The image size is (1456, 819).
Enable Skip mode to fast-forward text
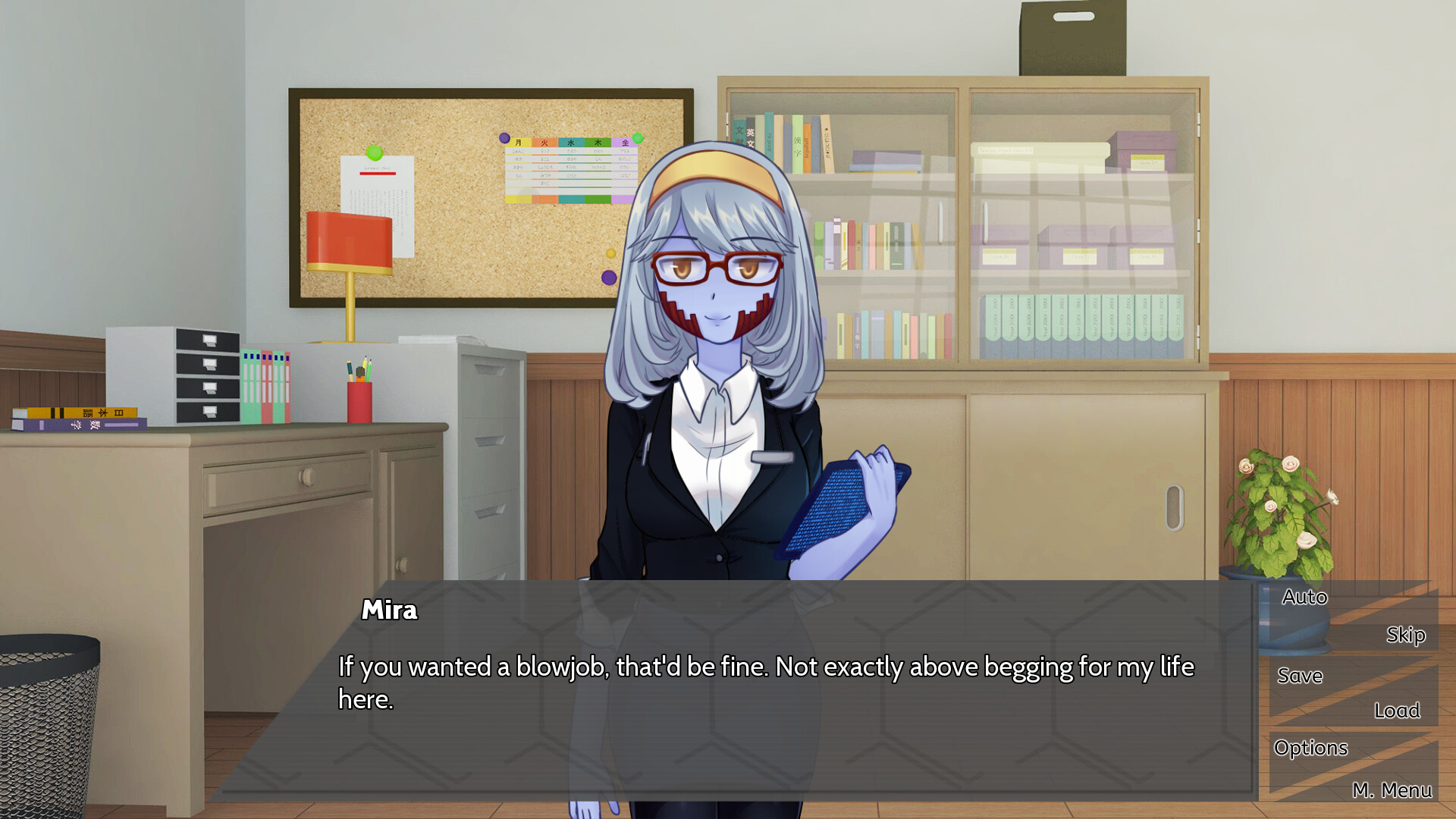point(1406,635)
